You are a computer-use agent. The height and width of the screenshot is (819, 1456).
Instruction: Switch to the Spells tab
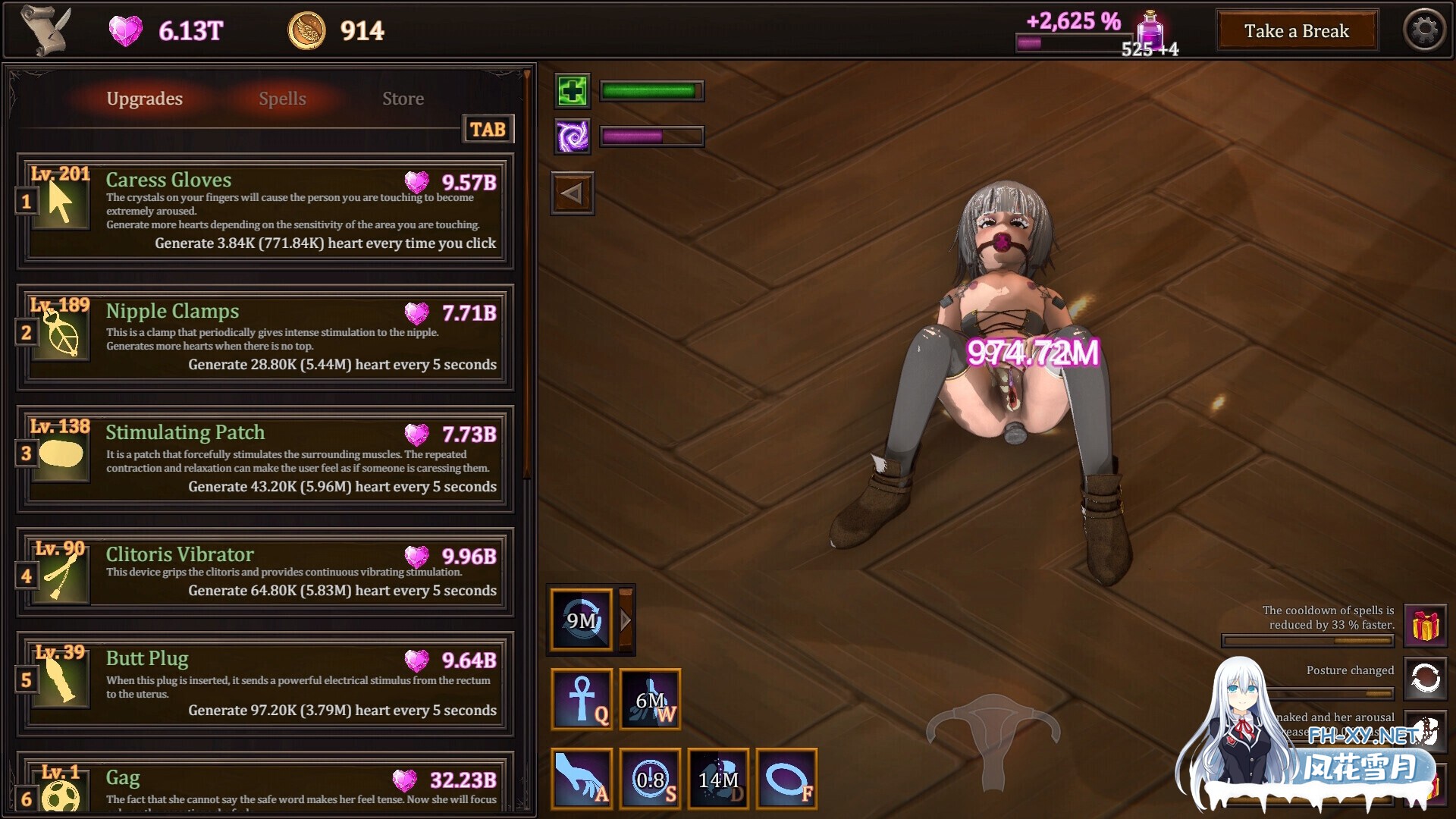click(x=282, y=99)
